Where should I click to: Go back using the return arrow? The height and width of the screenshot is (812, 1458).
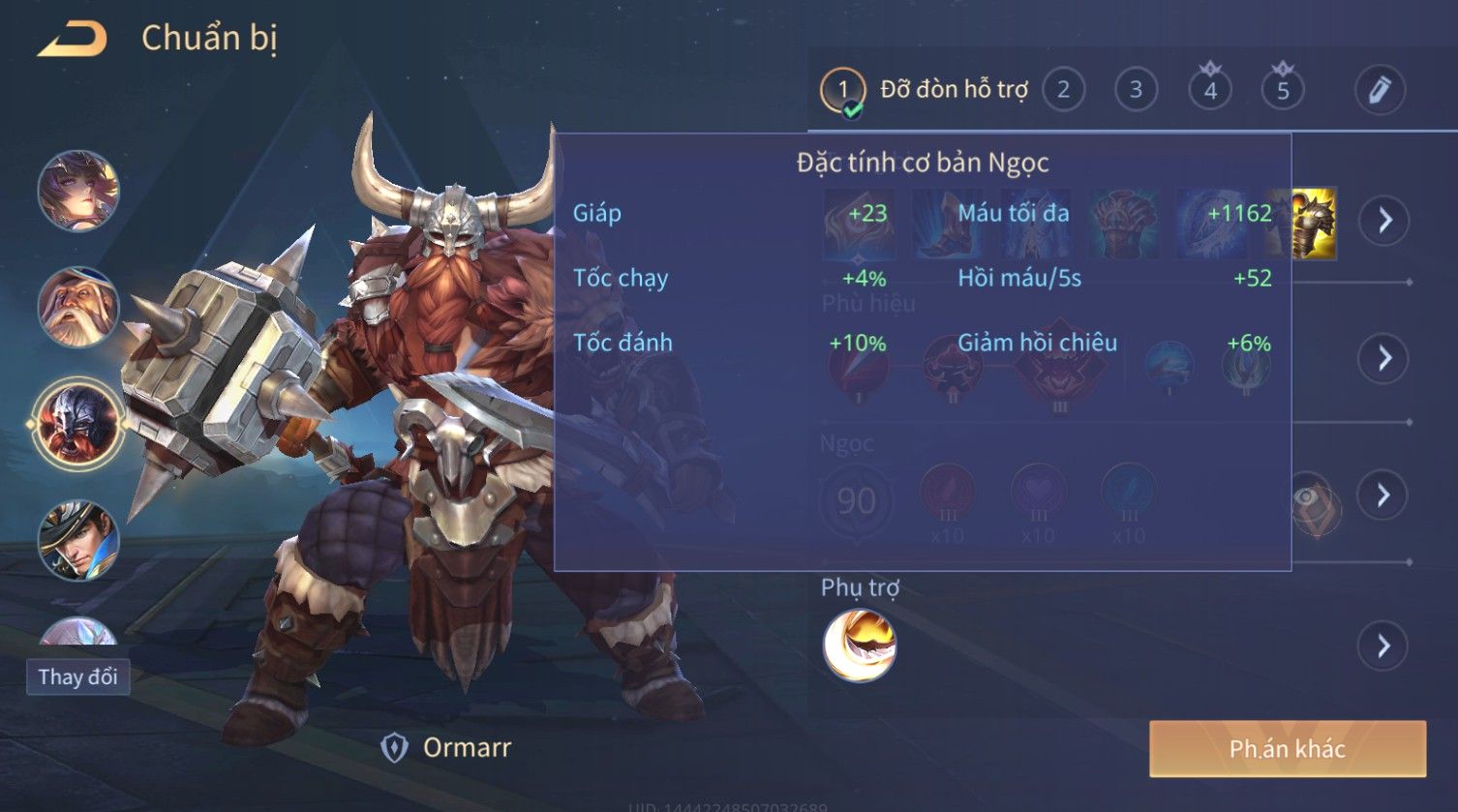(x=72, y=39)
